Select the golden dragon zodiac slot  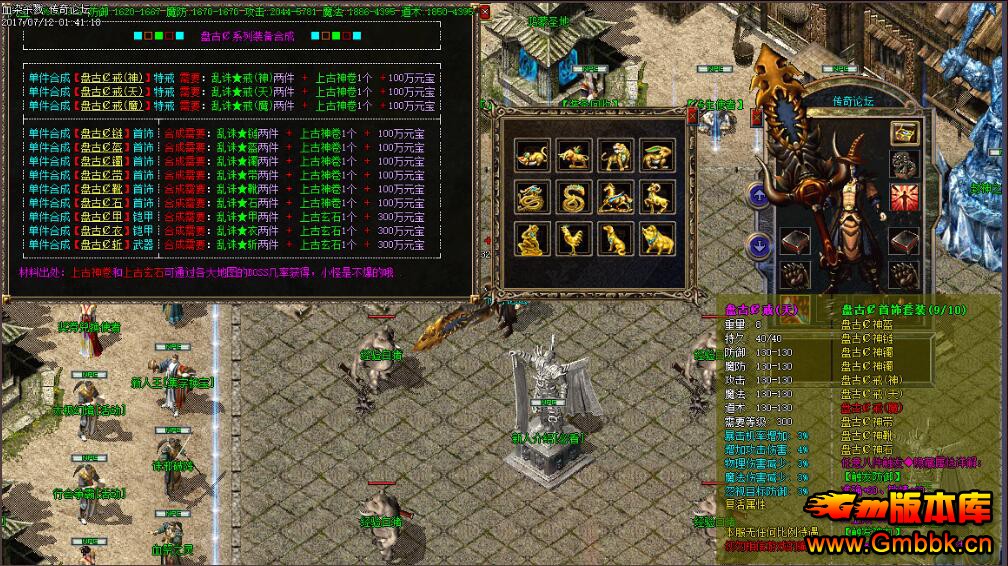click(532, 197)
